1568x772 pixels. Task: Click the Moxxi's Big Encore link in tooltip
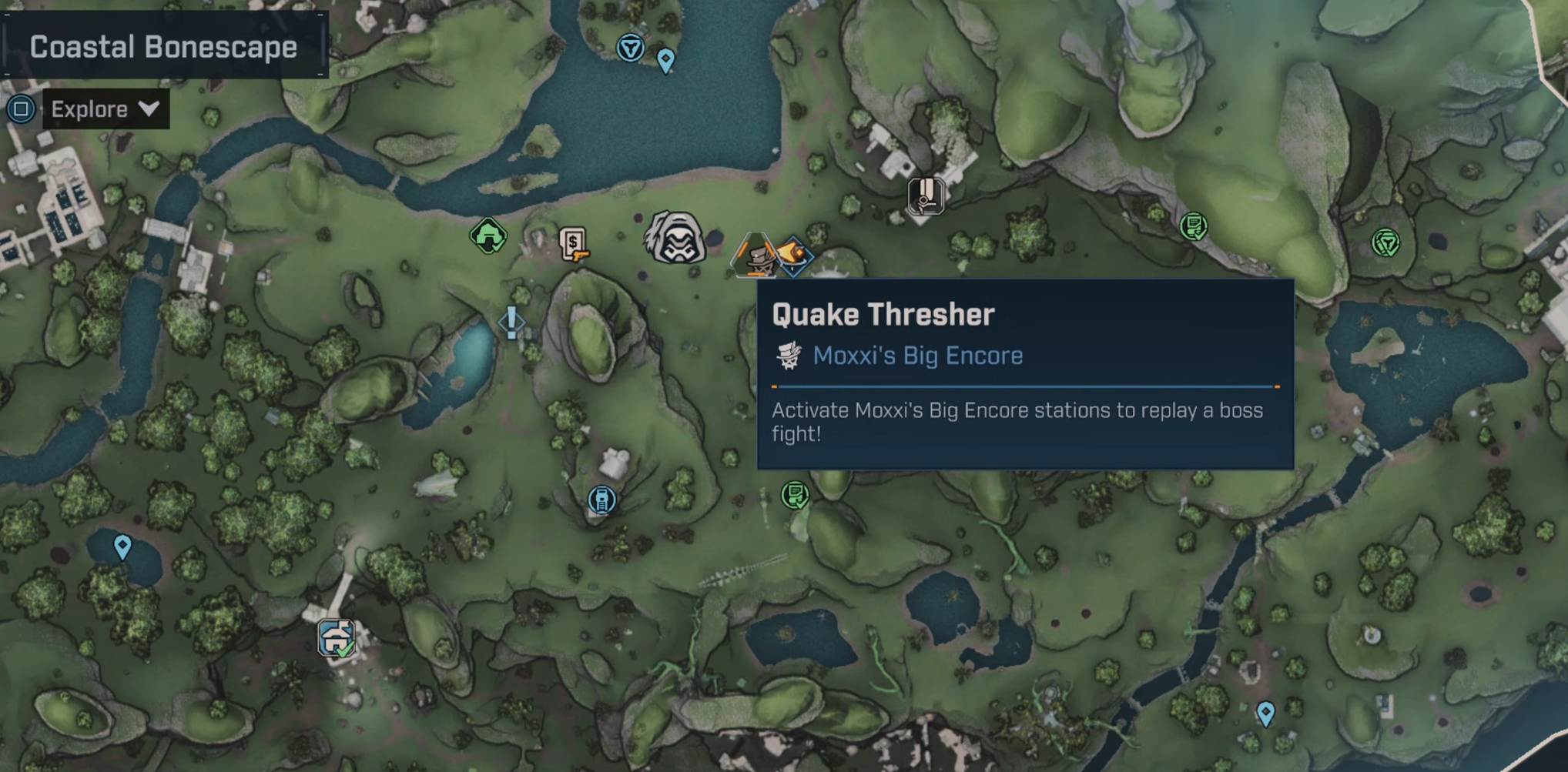[x=917, y=356]
